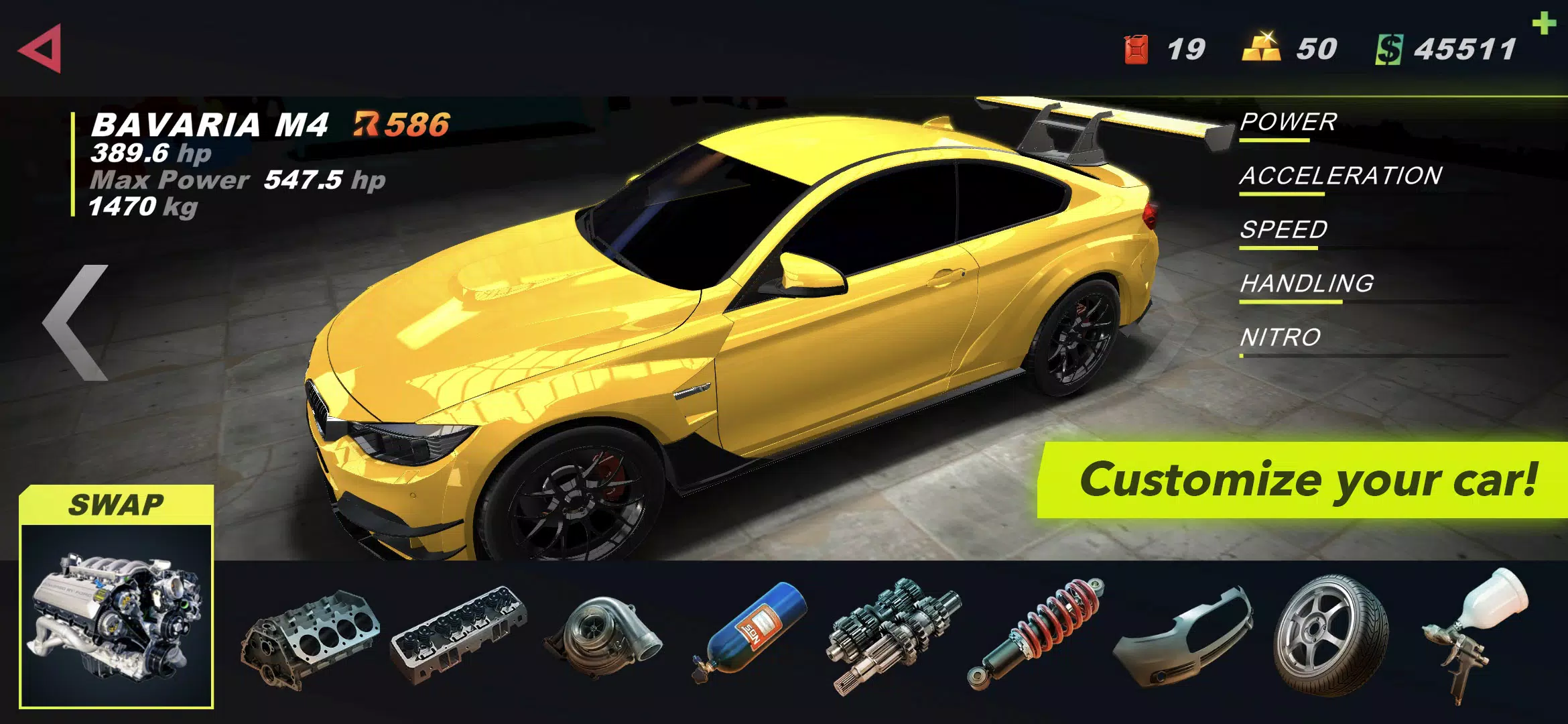1568x724 pixels.
Task: Select the NITRO stat label
Action: pyautogui.click(x=1280, y=339)
